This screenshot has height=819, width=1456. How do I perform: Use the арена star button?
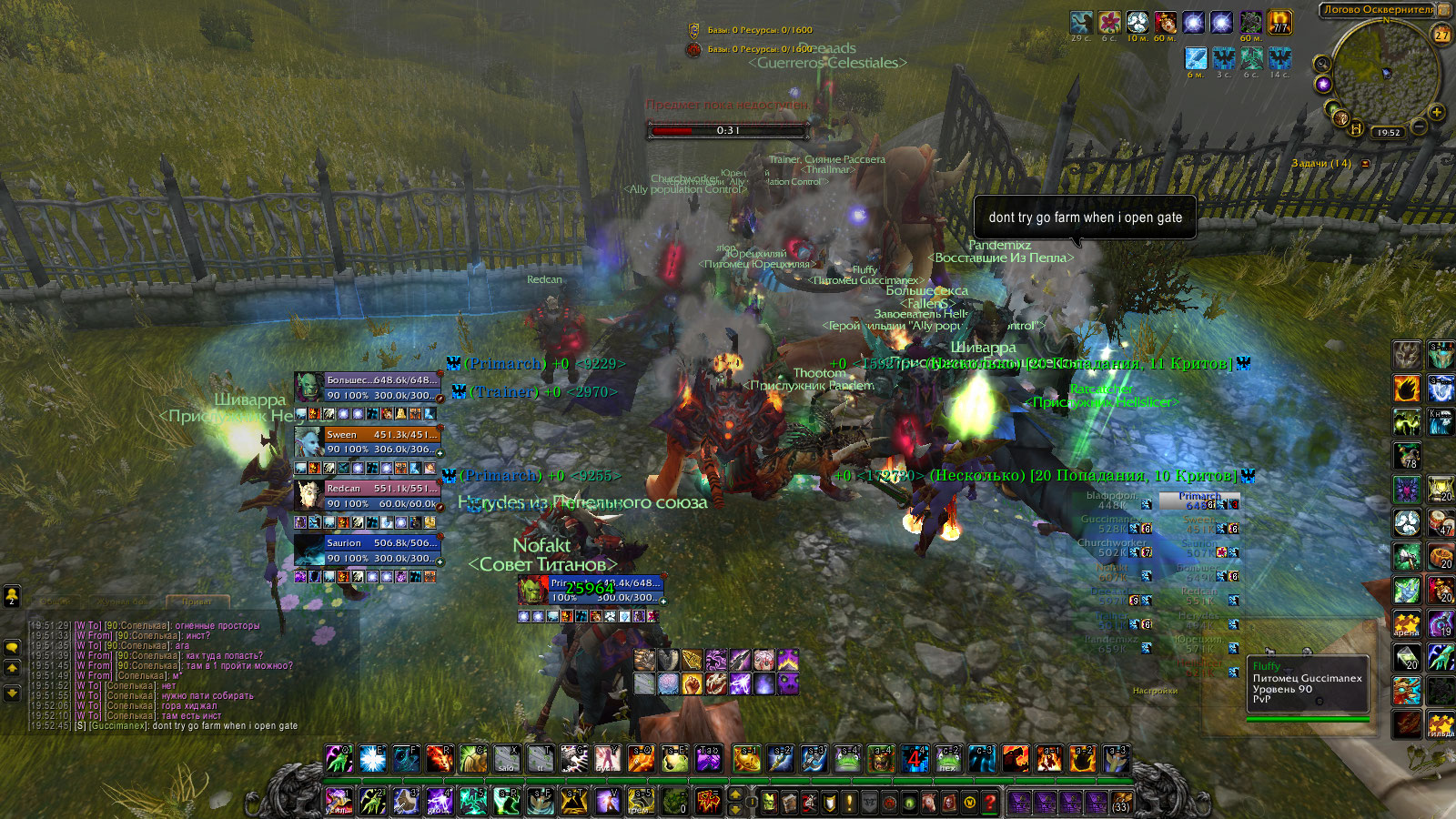point(1407,623)
